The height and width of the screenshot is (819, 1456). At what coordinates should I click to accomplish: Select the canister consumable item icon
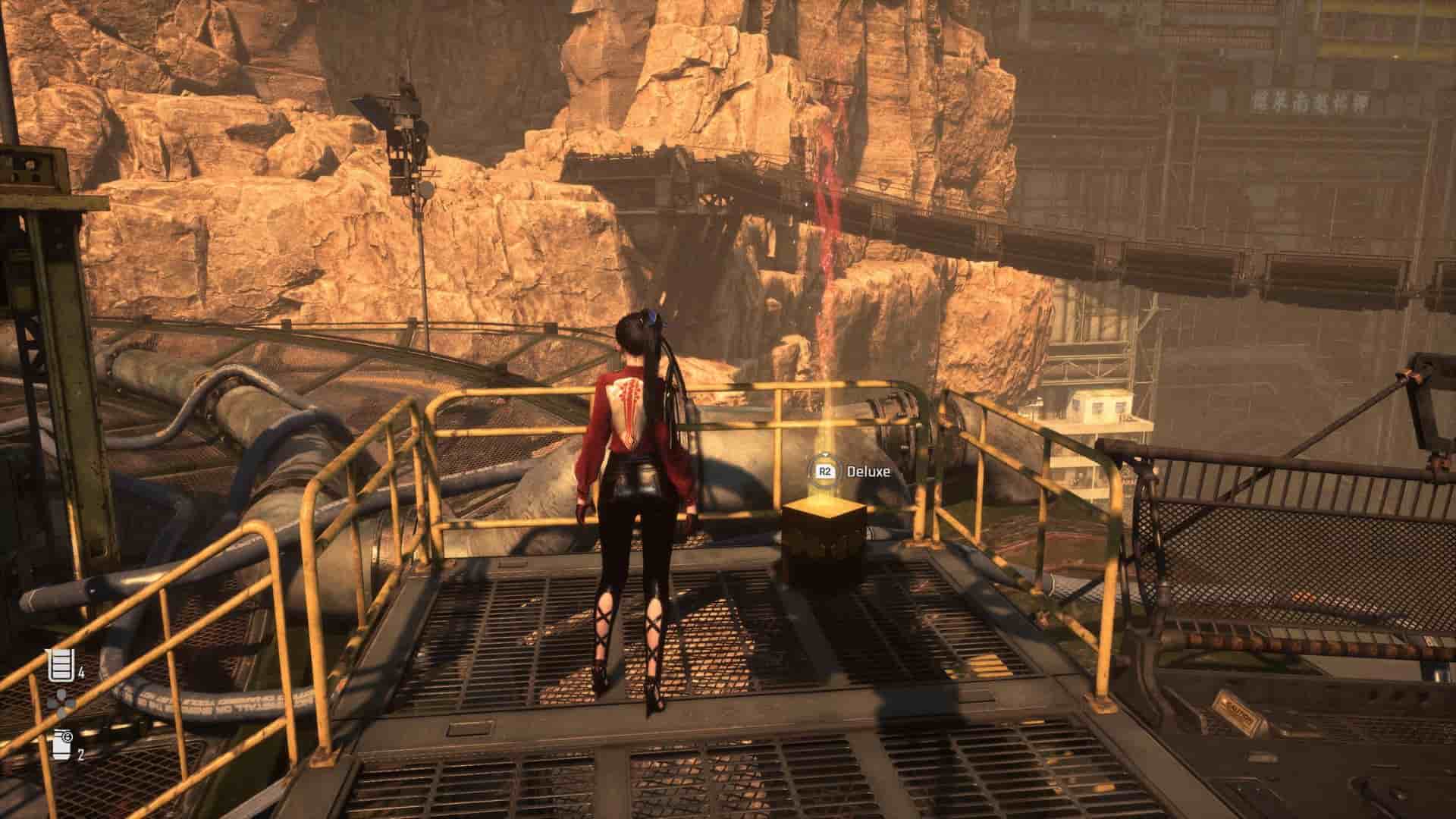tap(61, 745)
